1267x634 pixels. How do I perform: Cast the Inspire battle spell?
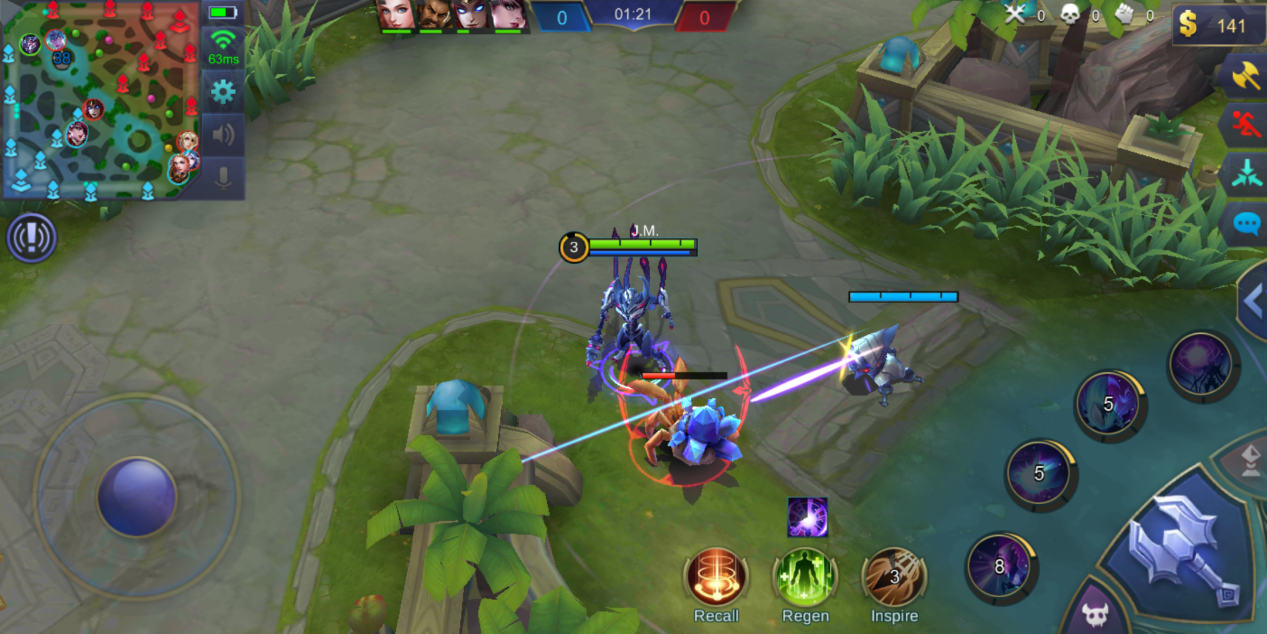pos(894,578)
